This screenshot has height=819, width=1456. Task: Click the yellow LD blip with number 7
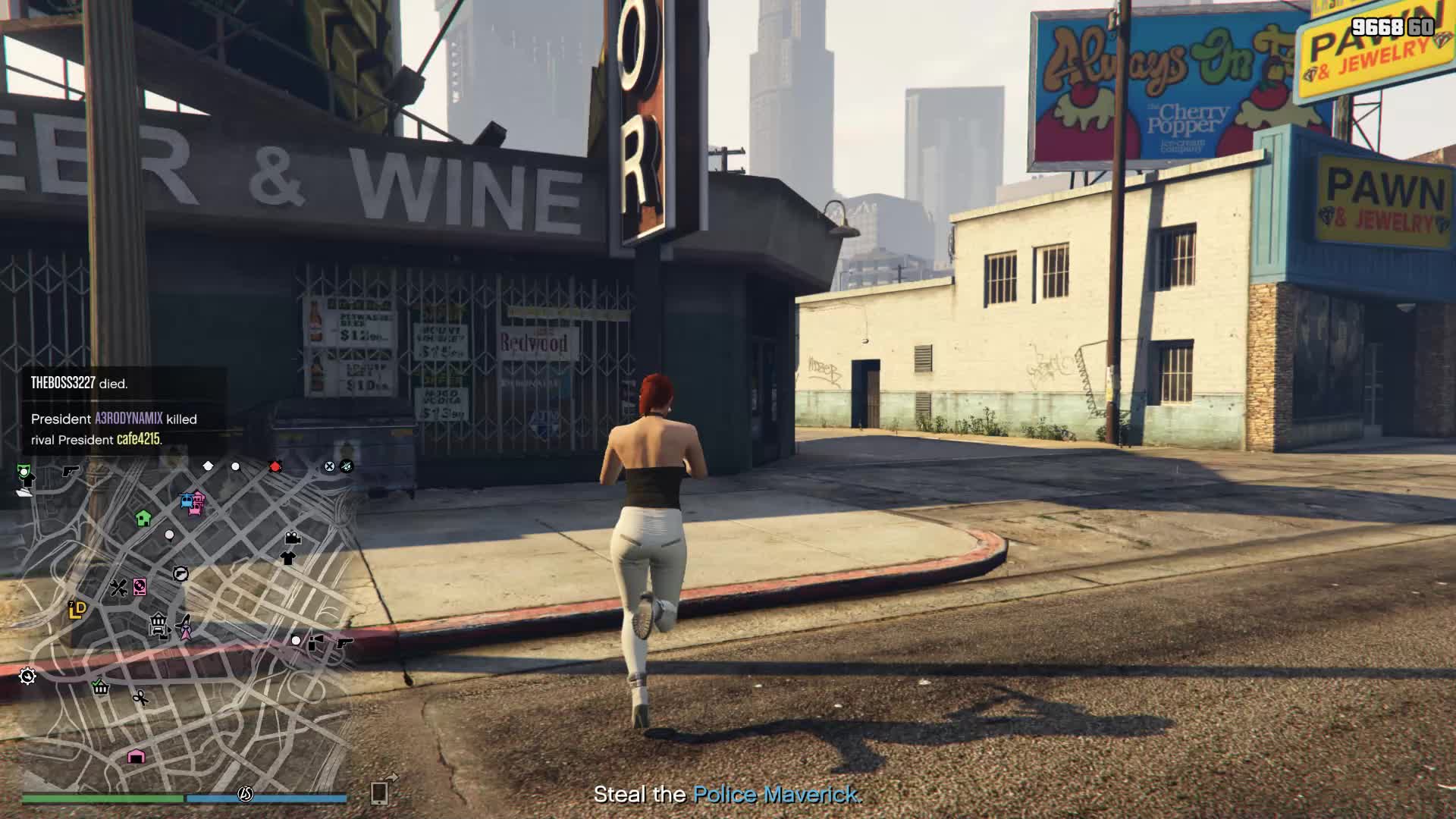77,608
